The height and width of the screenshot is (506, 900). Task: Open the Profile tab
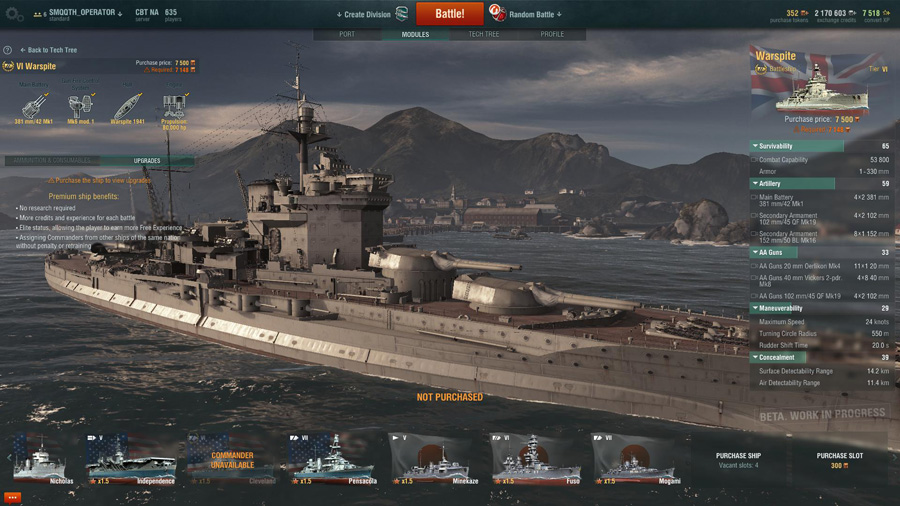point(552,34)
